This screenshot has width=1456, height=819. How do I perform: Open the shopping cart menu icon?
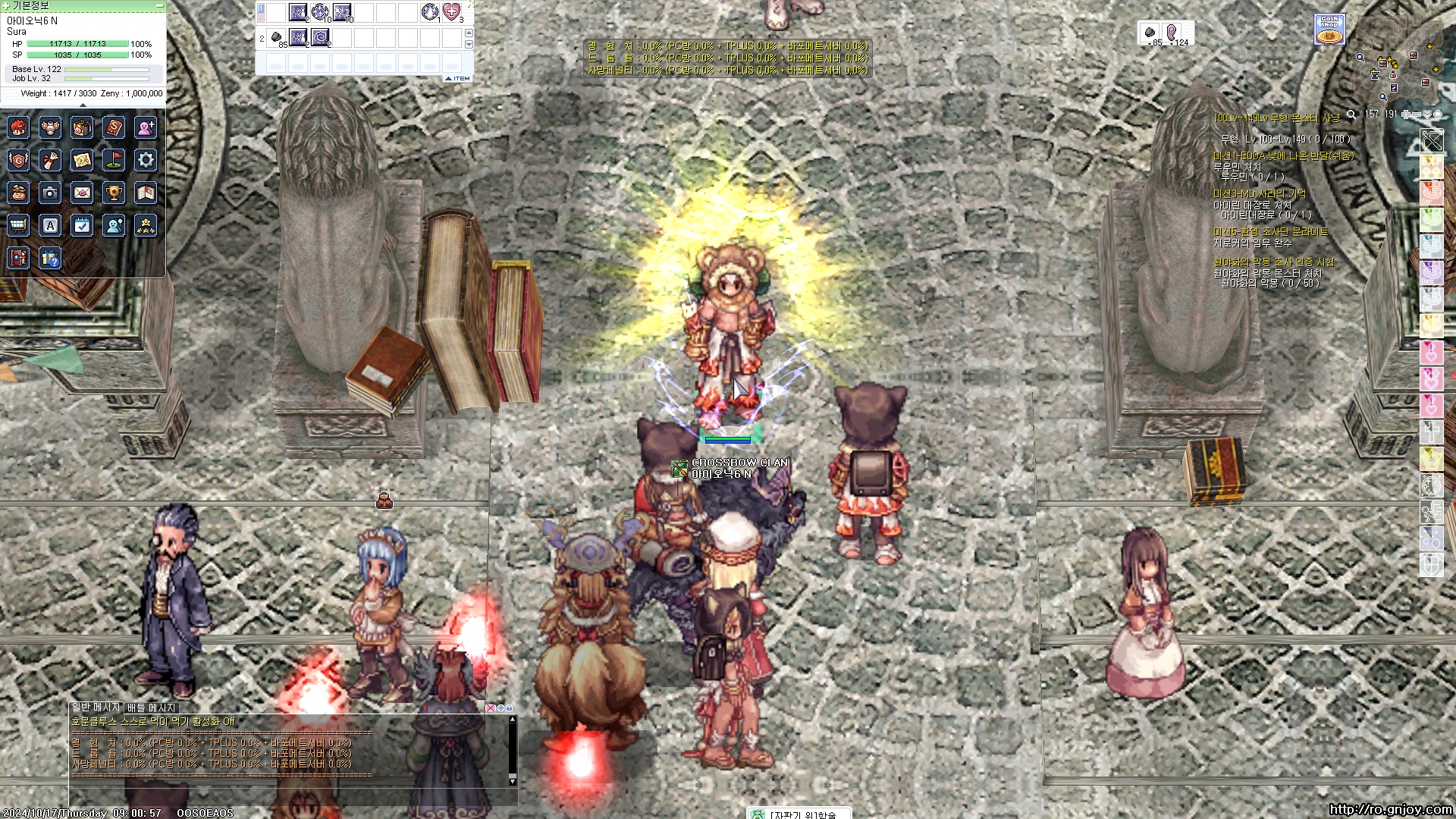pos(18,225)
